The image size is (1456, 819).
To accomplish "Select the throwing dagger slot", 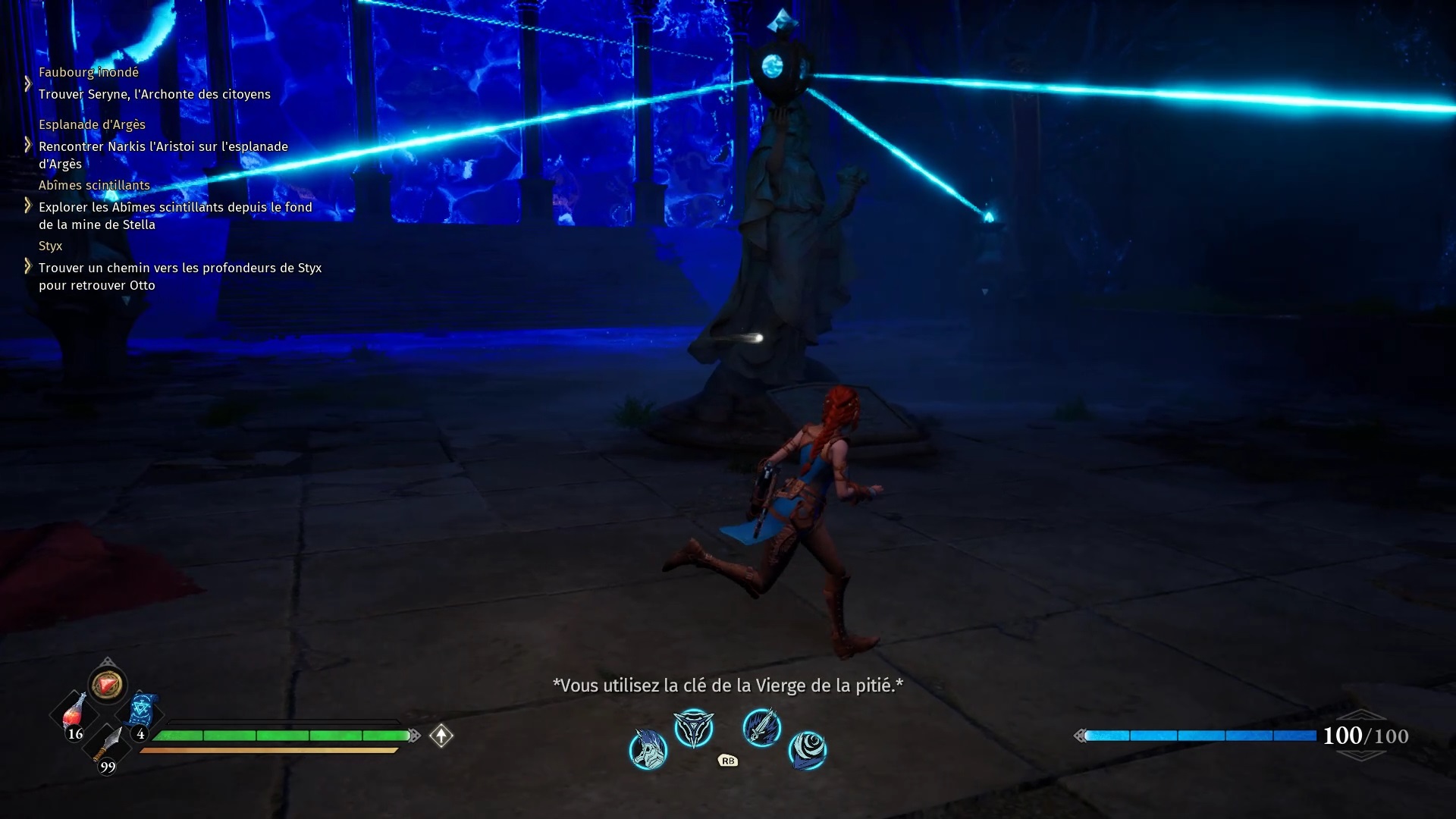I will tap(108, 745).
